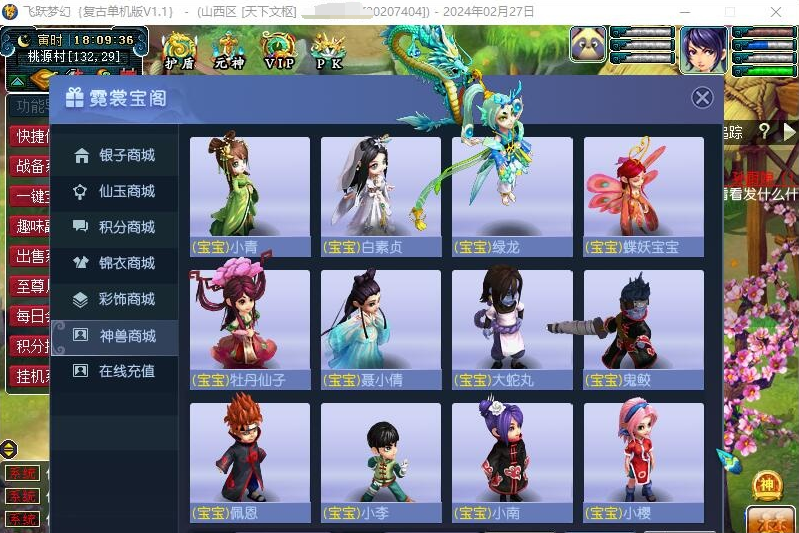Viewport: 799px width, 533px height.
Task: Switch to the 银子商城 category
Action: coord(115,156)
